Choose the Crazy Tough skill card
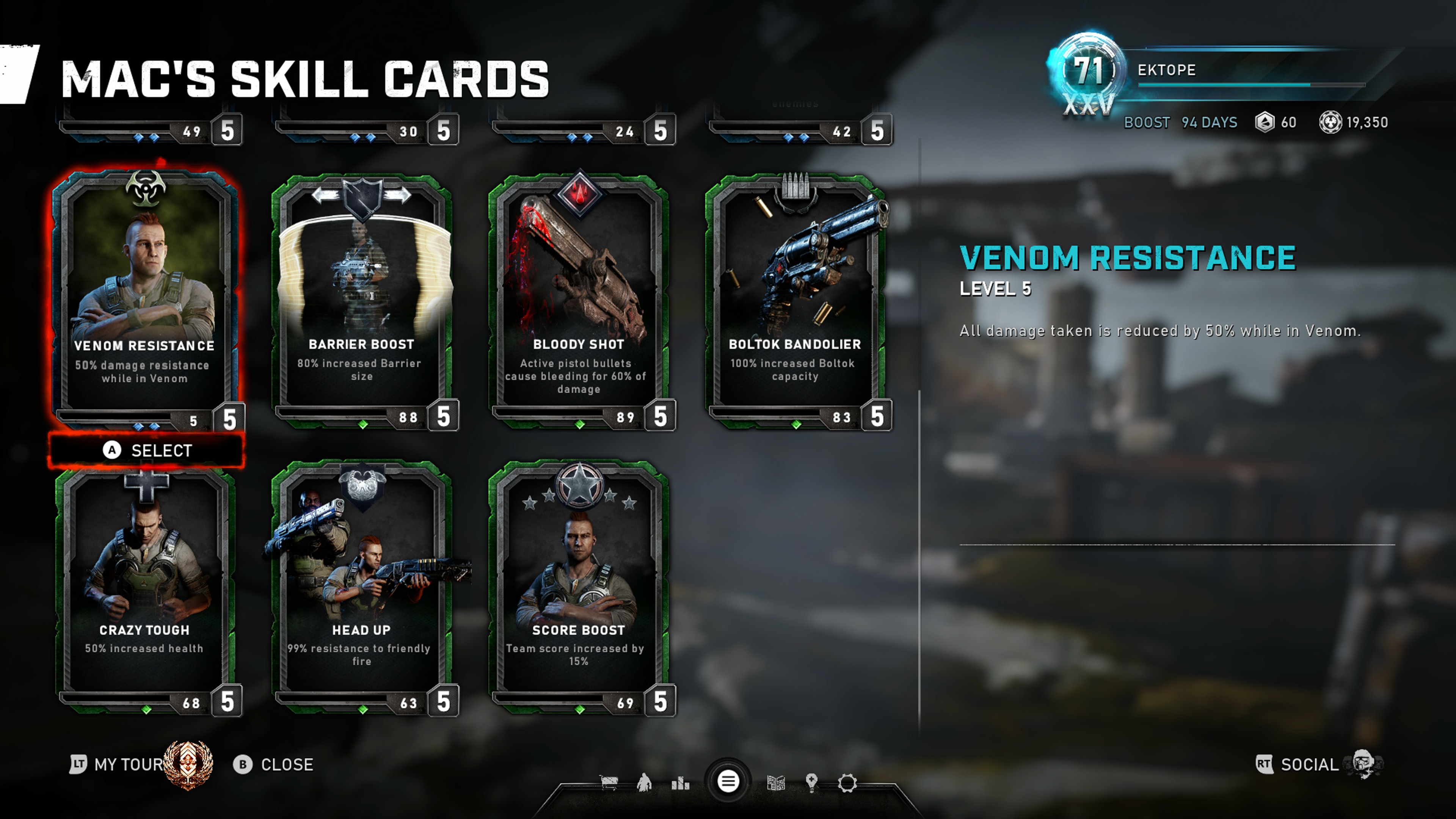 click(145, 582)
